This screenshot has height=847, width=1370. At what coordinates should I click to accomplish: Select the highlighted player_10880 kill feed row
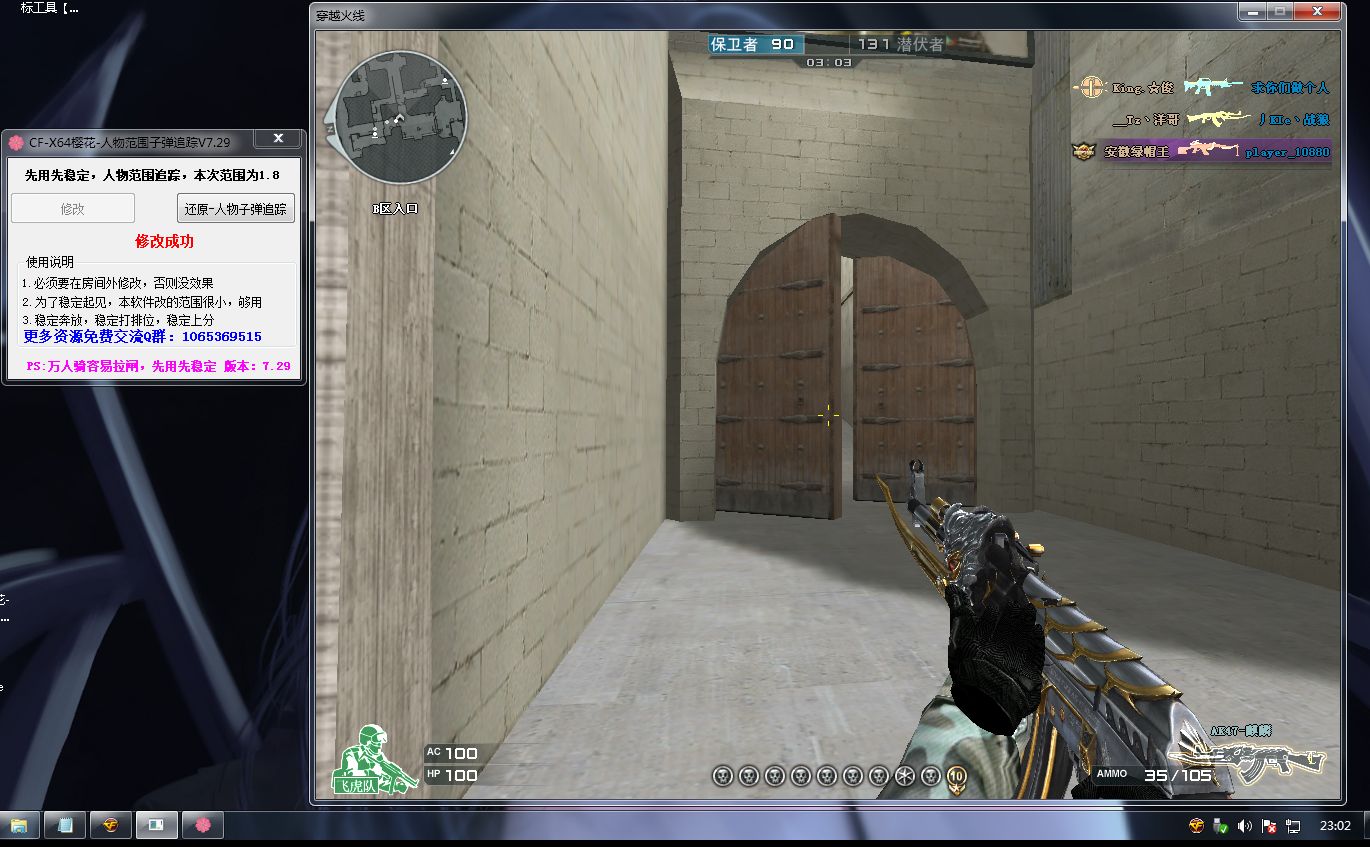tap(1200, 152)
